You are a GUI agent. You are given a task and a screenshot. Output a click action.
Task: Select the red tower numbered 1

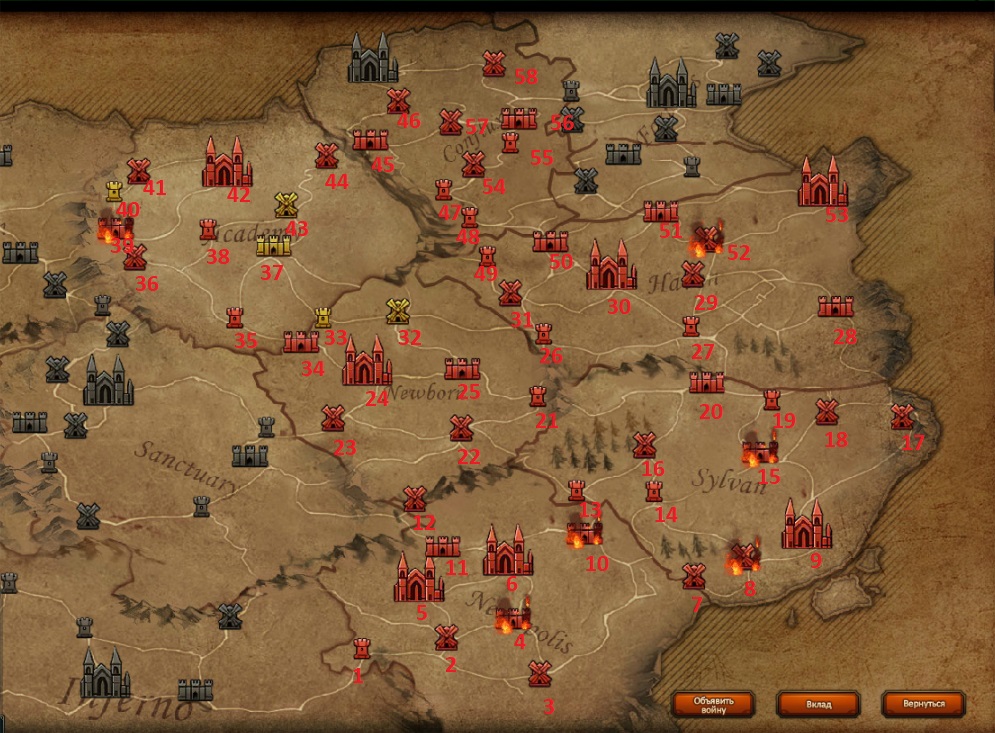pyautogui.click(x=361, y=648)
